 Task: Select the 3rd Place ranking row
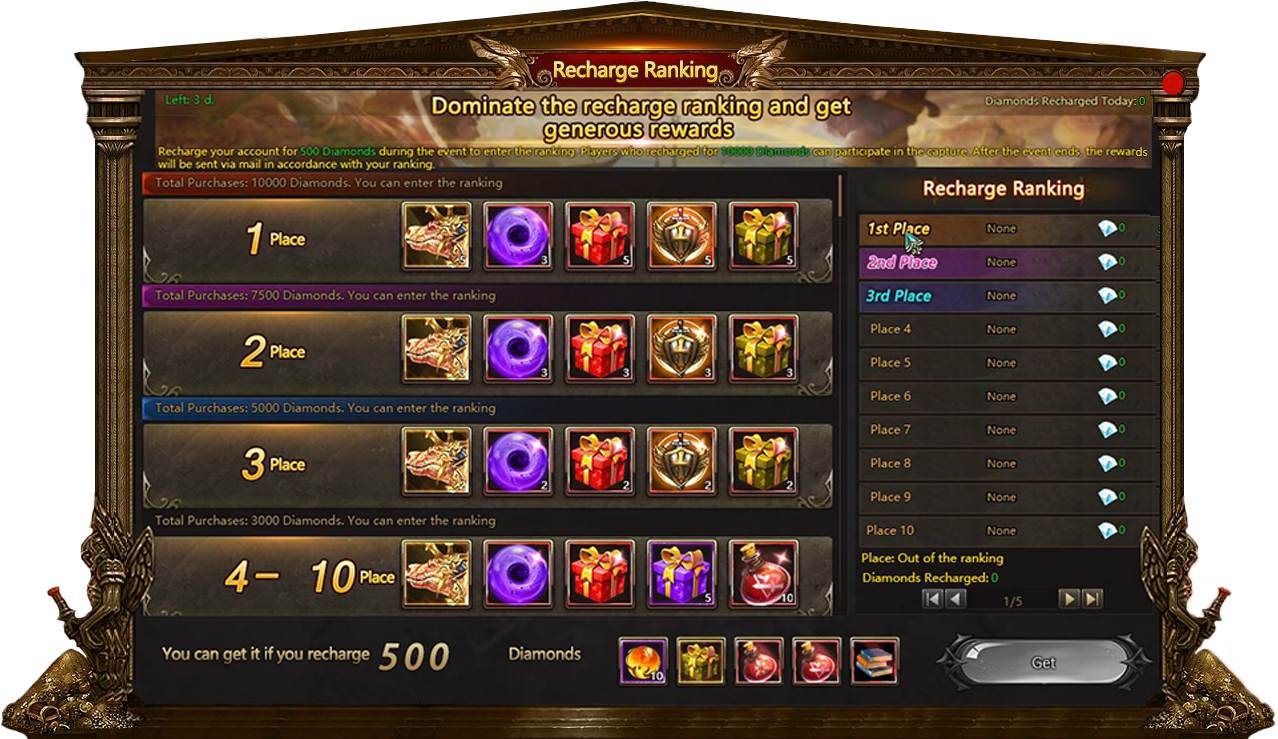click(x=1008, y=296)
